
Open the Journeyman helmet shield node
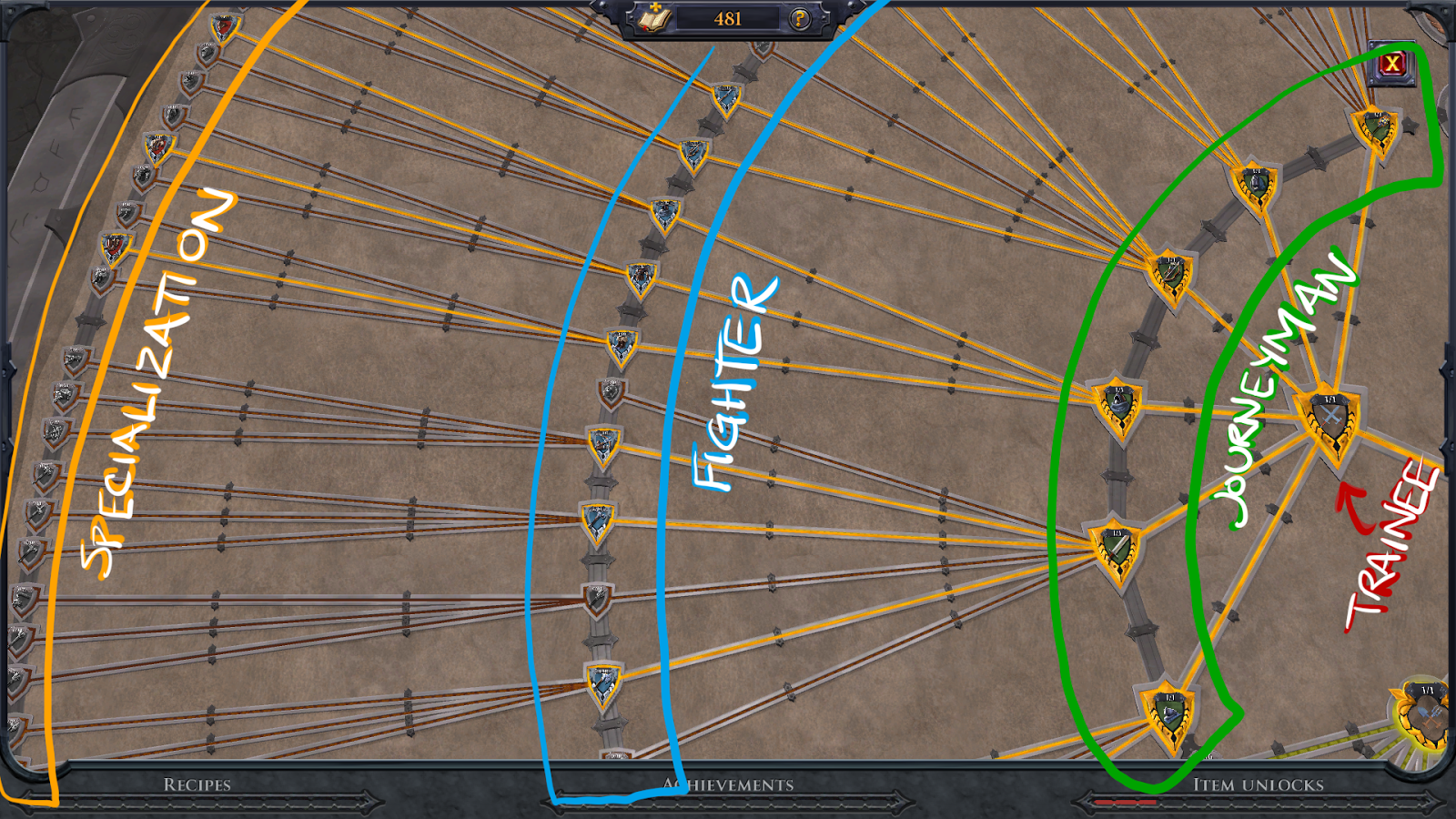click(1255, 182)
